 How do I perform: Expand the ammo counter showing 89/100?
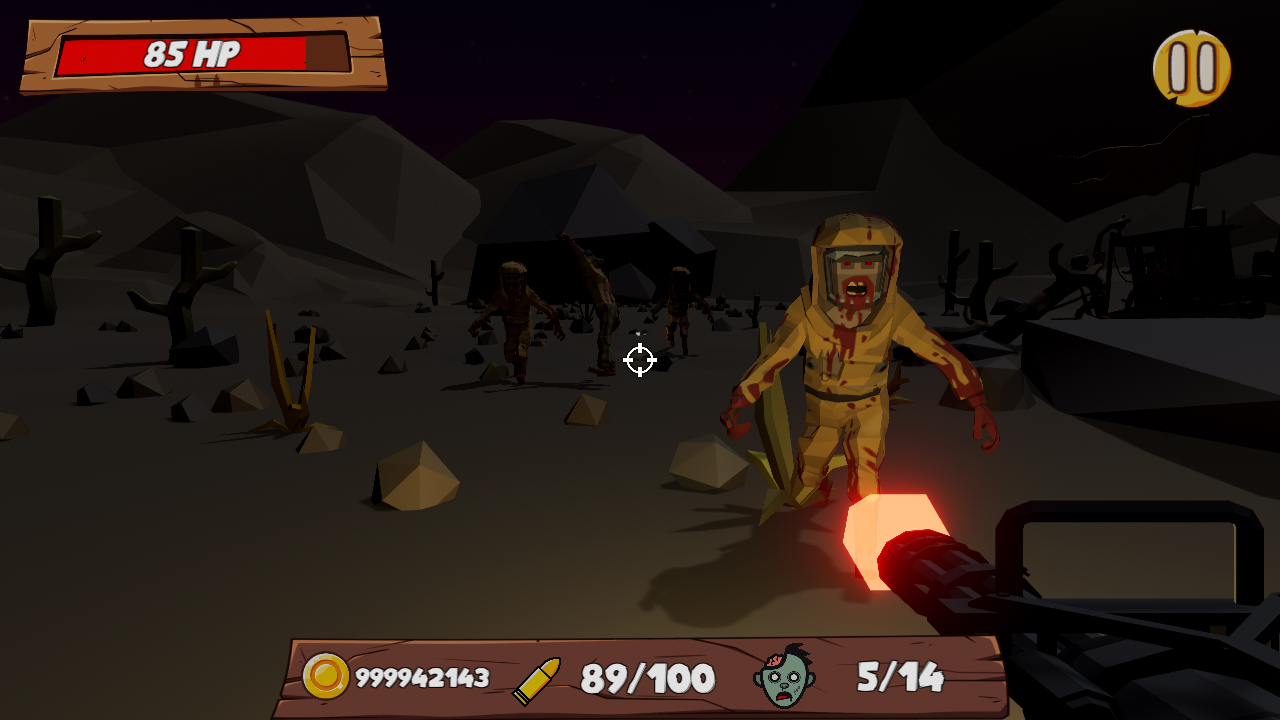648,677
